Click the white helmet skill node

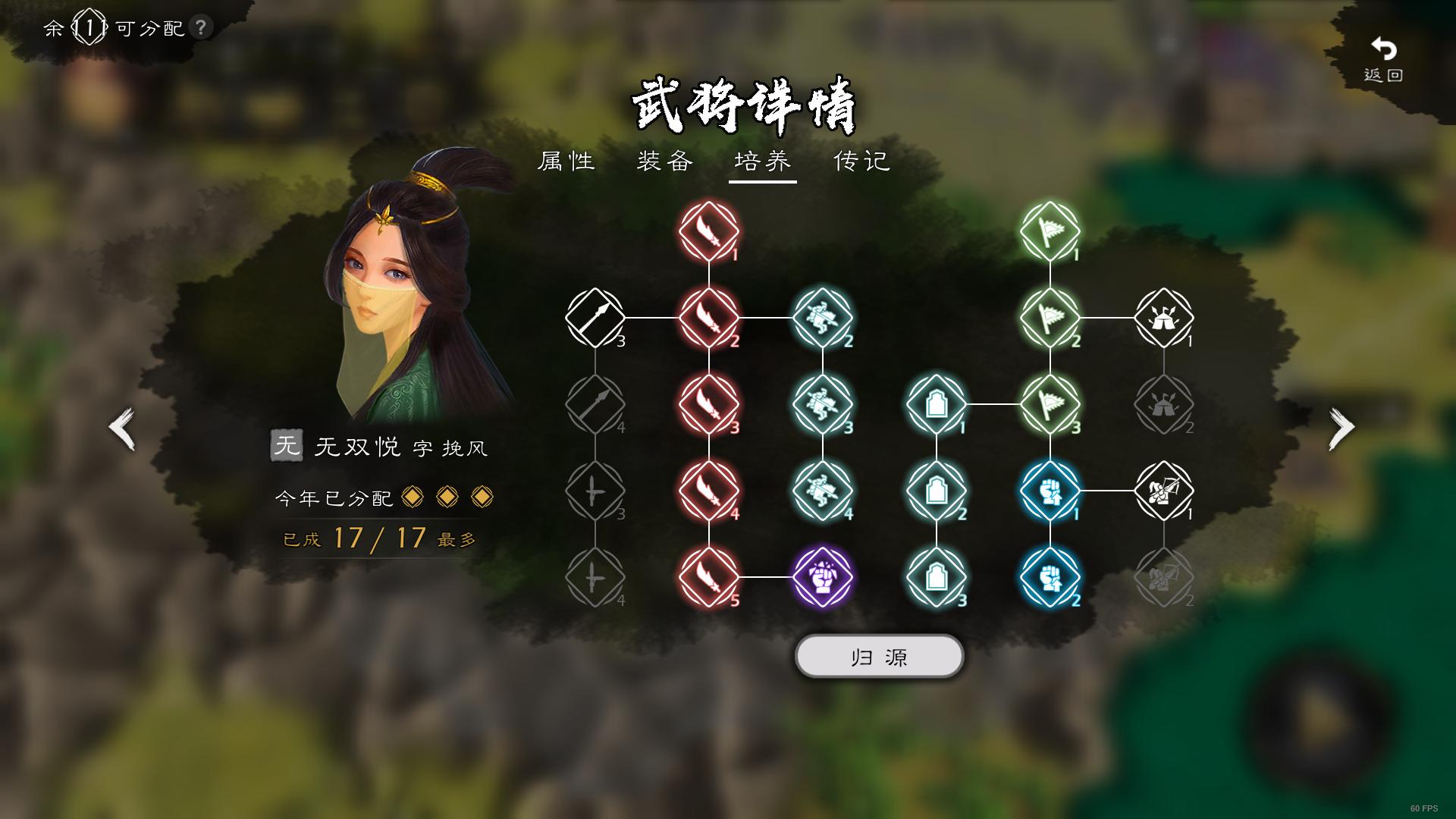pyautogui.click(x=1166, y=319)
